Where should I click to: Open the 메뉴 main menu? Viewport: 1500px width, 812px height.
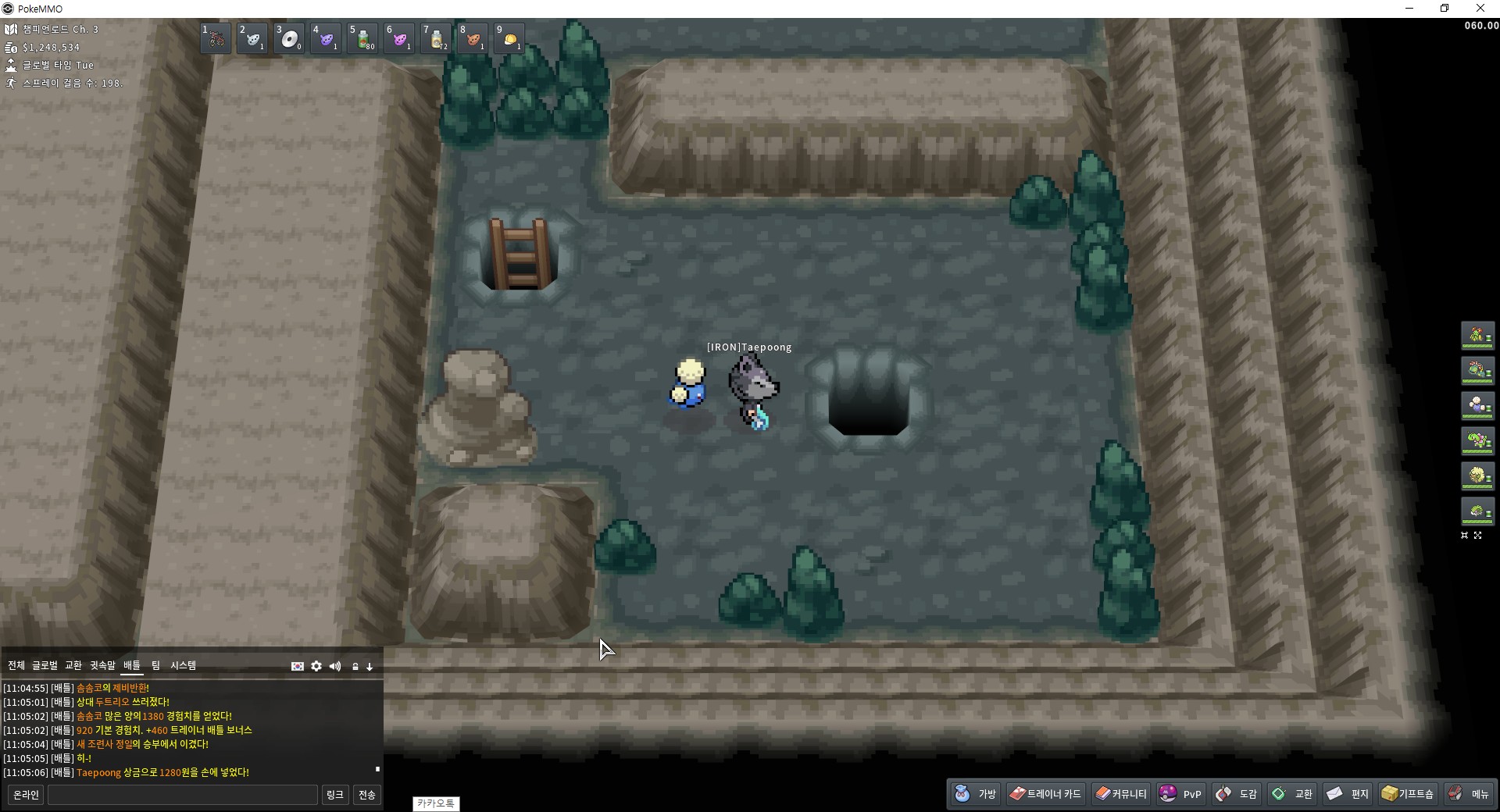click(x=1470, y=794)
